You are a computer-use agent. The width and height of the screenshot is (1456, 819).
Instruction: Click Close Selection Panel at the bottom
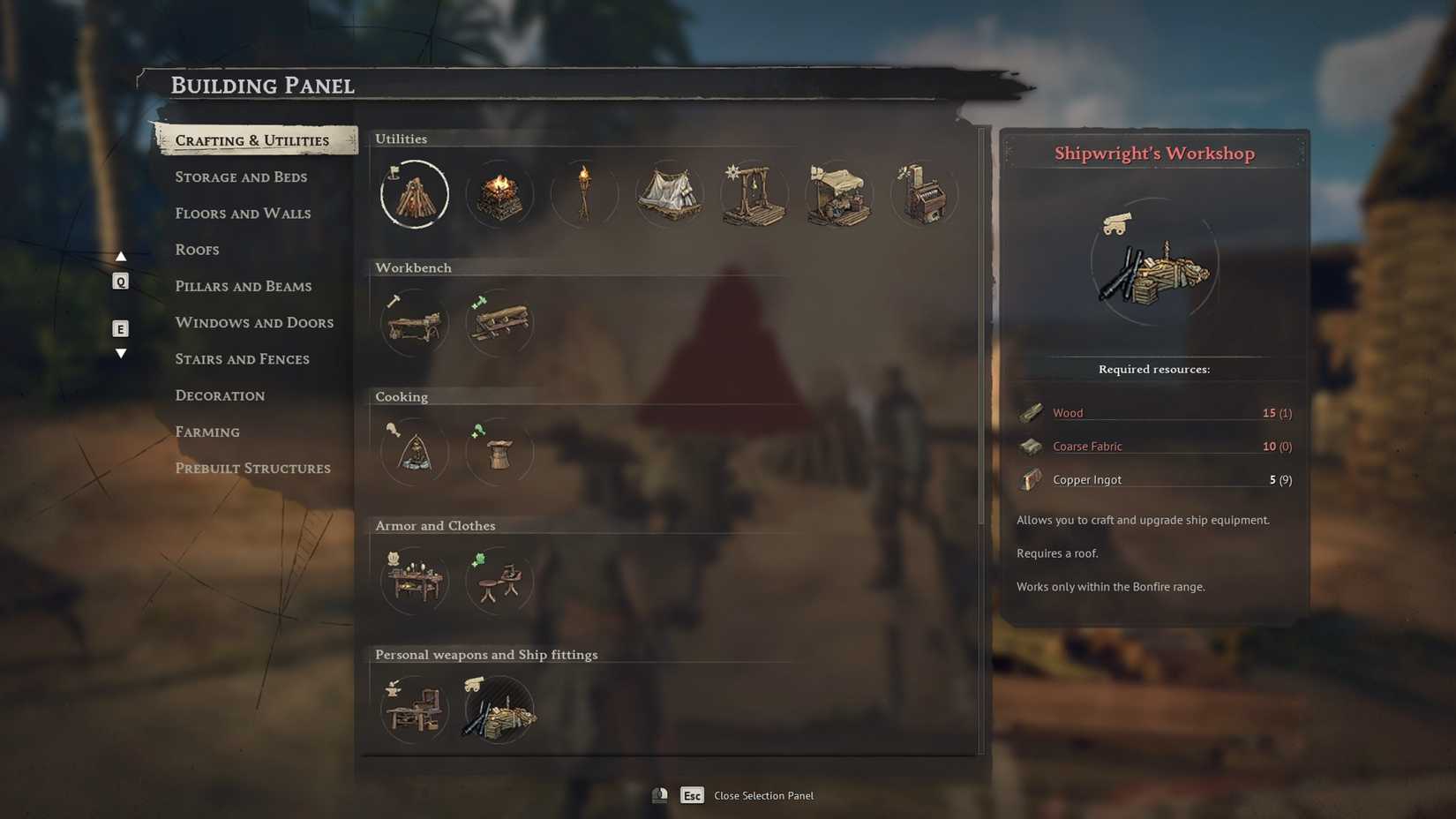pos(763,795)
